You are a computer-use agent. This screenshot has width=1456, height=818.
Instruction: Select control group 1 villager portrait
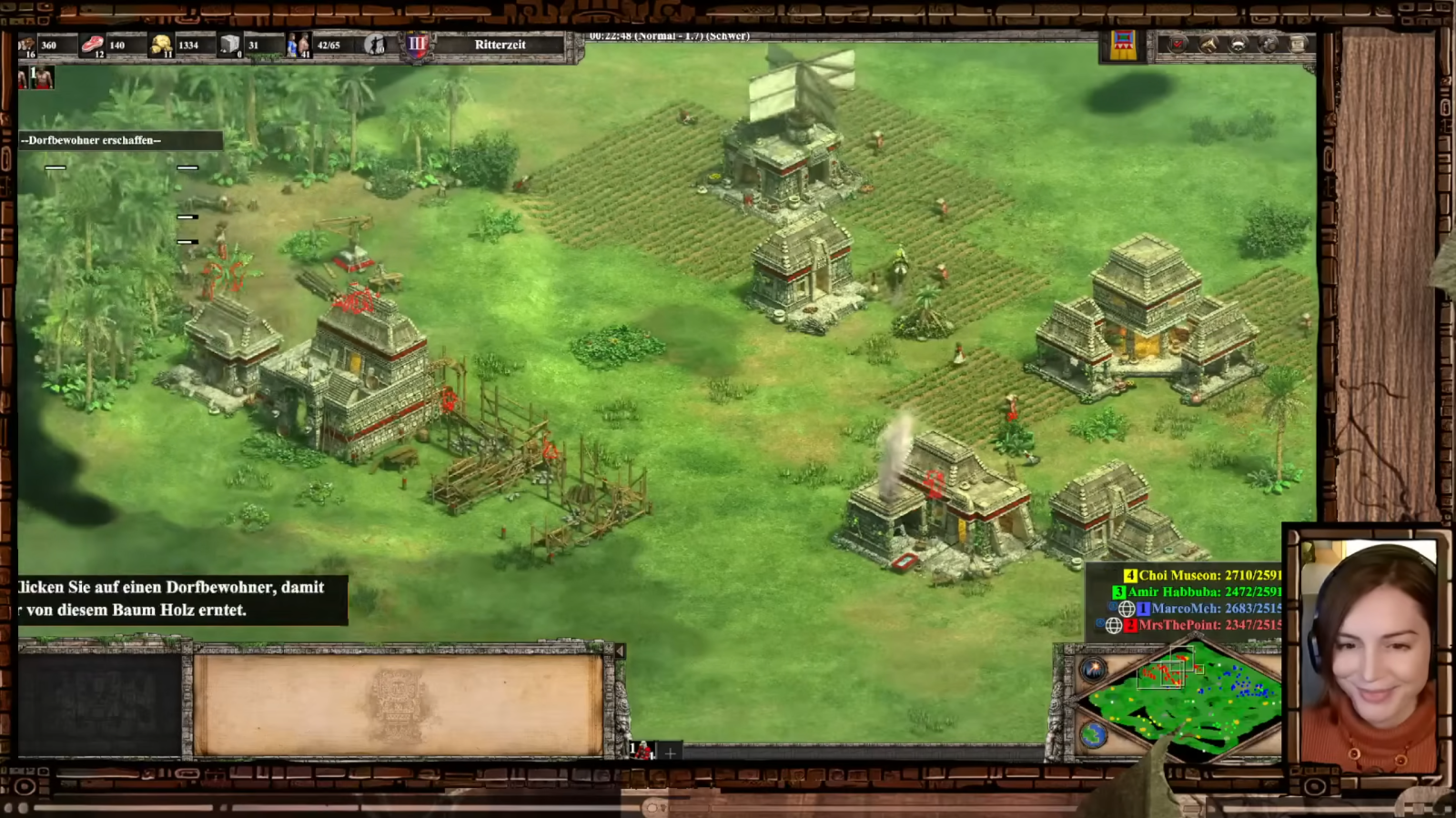(41, 78)
